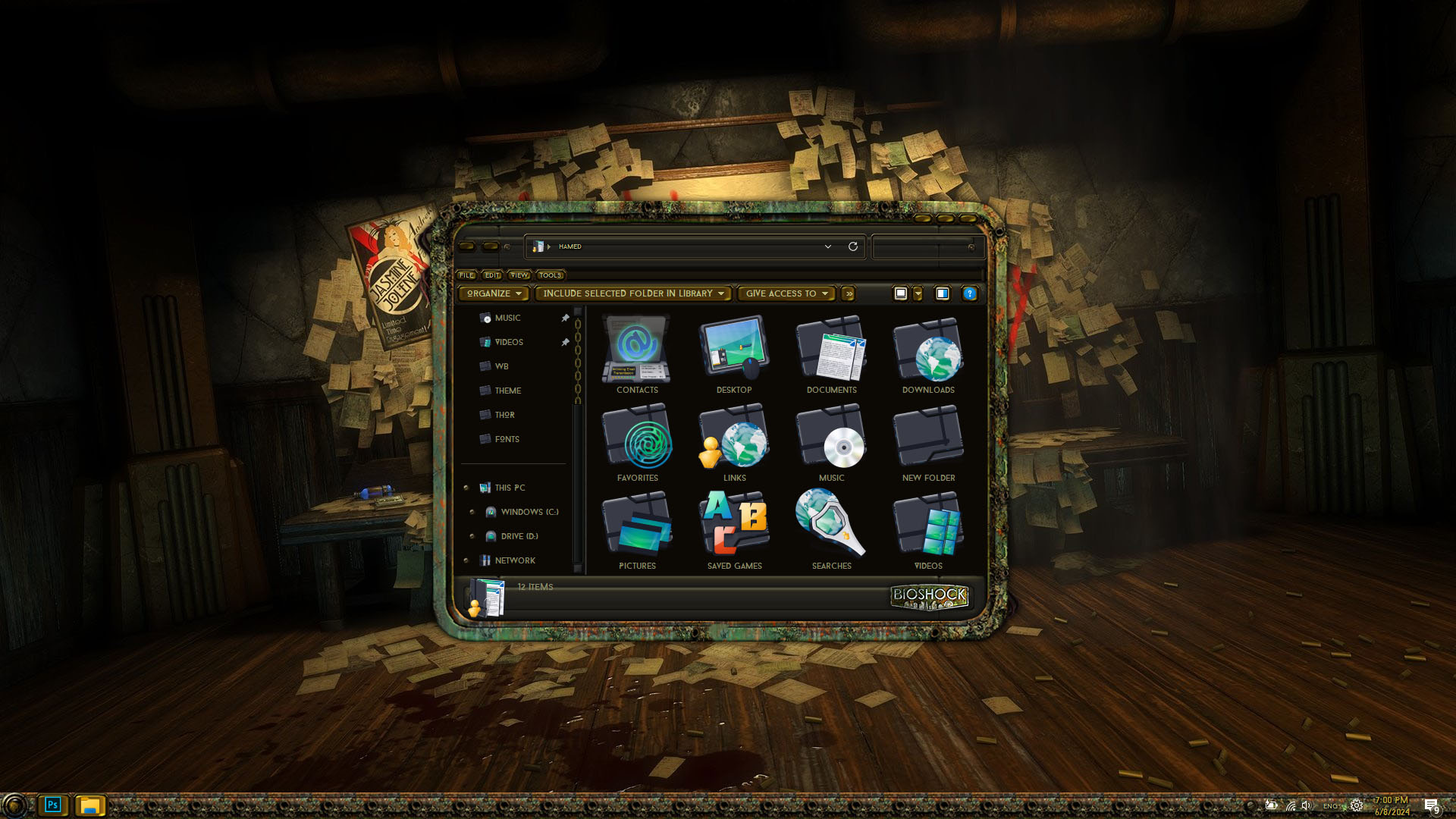
Task: Open the Desktop folder
Action: tap(734, 353)
